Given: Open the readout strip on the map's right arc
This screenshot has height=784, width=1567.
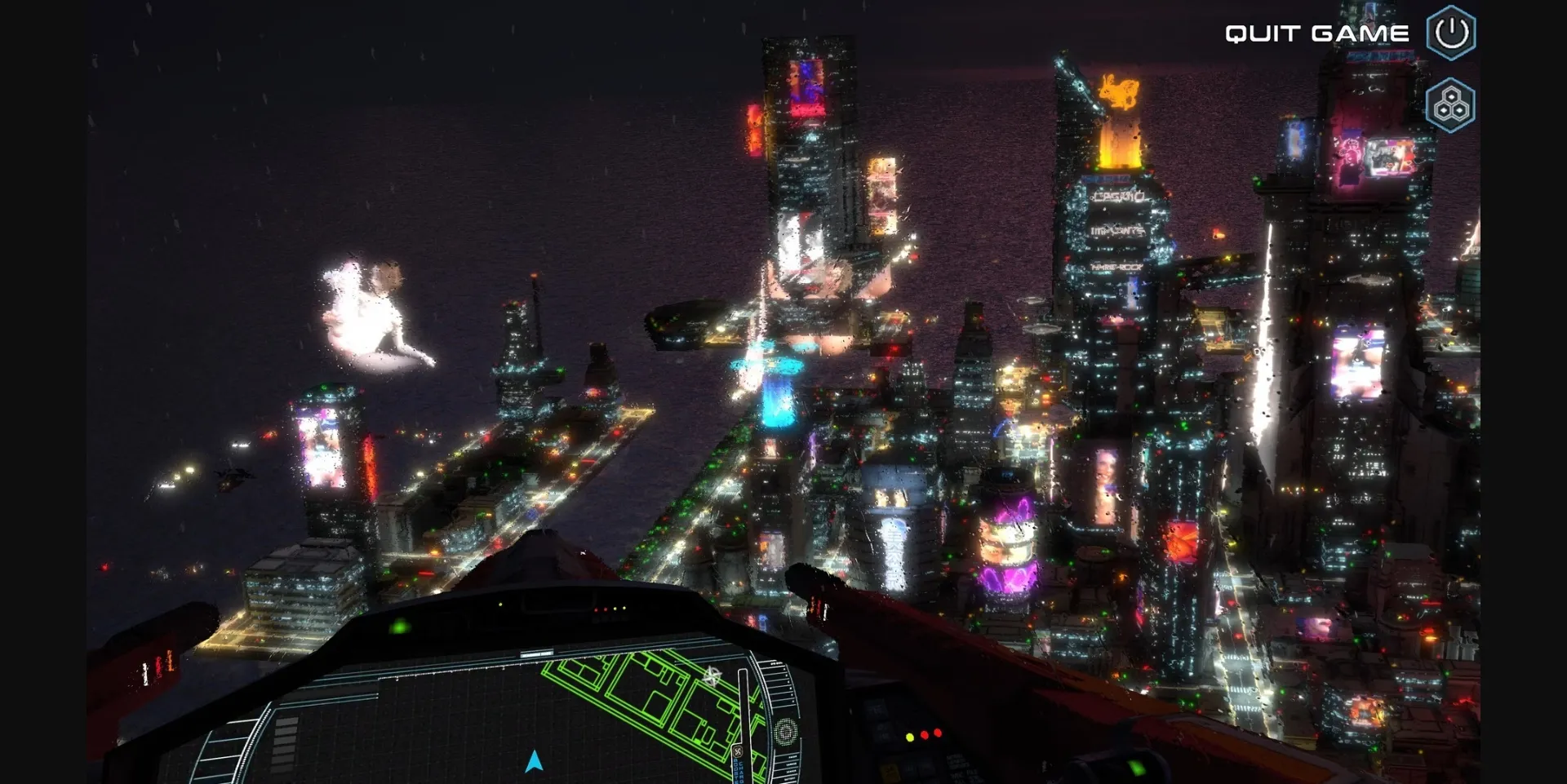Looking at the screenshot, I should [x=777, y=682].
